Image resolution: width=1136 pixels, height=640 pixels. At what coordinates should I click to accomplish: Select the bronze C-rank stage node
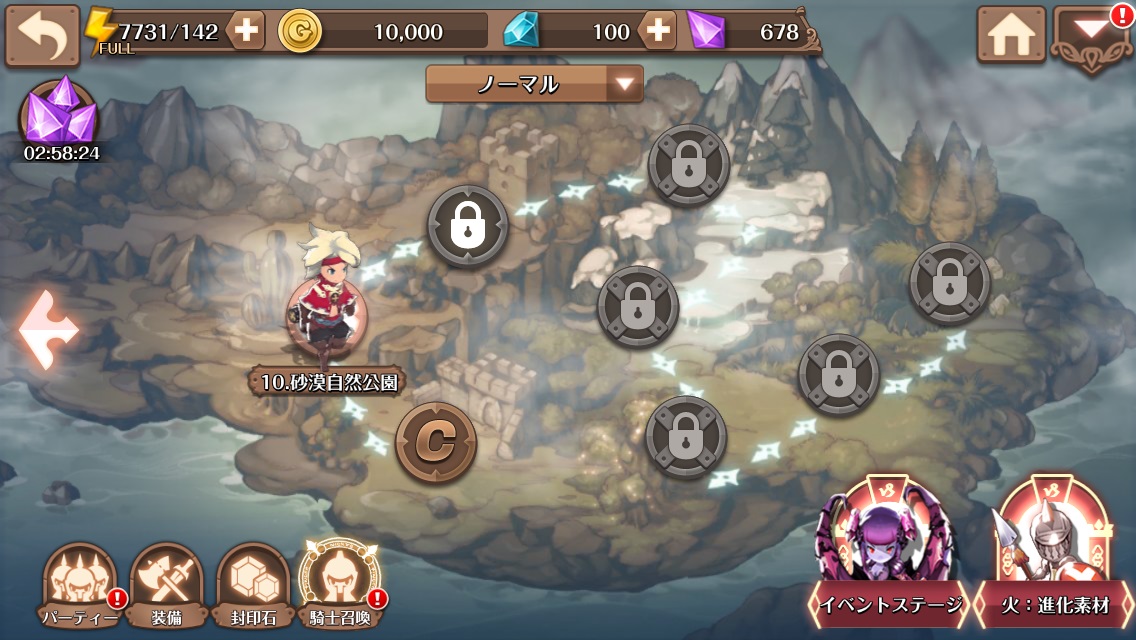435,441
